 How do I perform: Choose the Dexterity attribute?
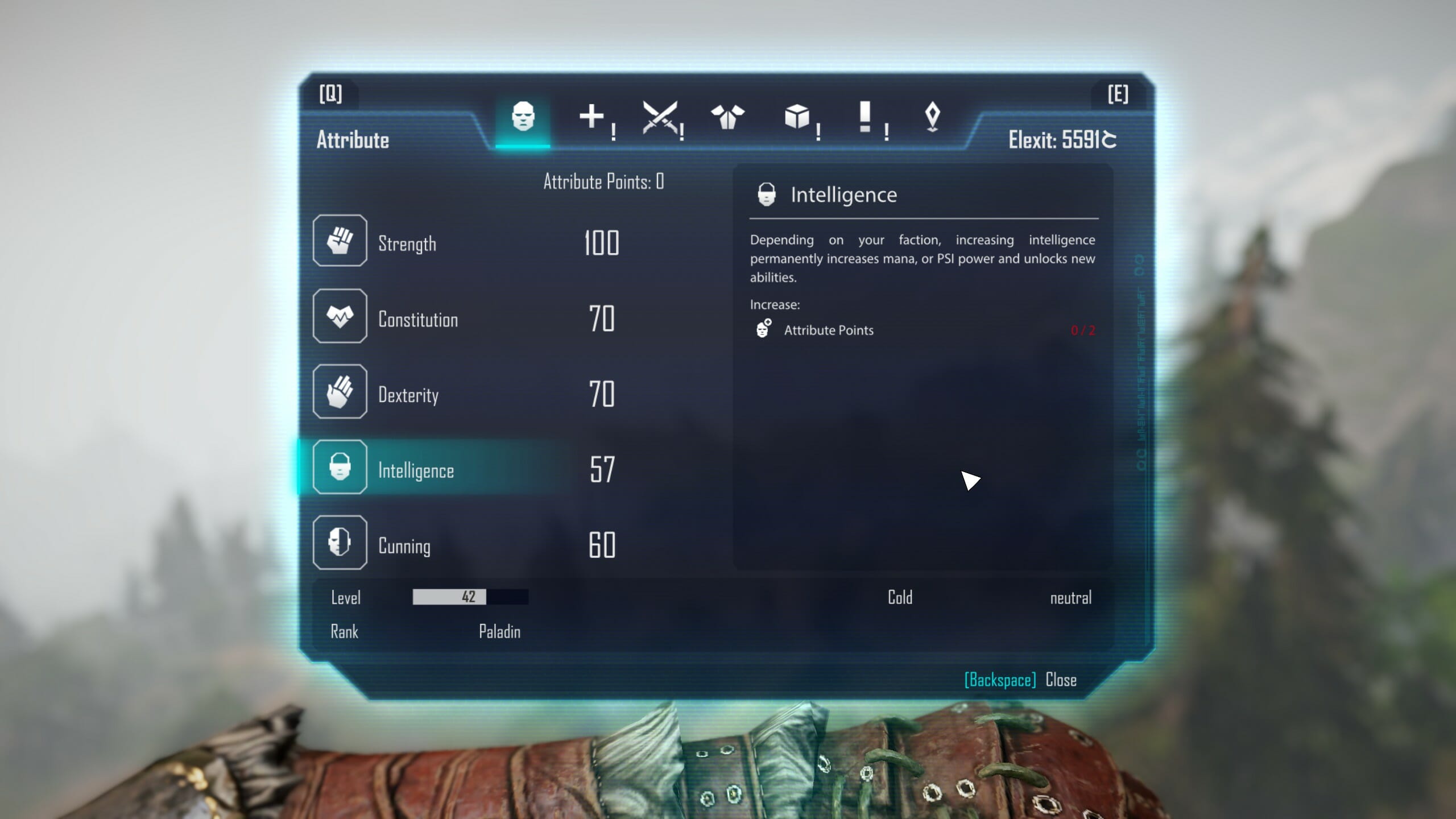408,395
